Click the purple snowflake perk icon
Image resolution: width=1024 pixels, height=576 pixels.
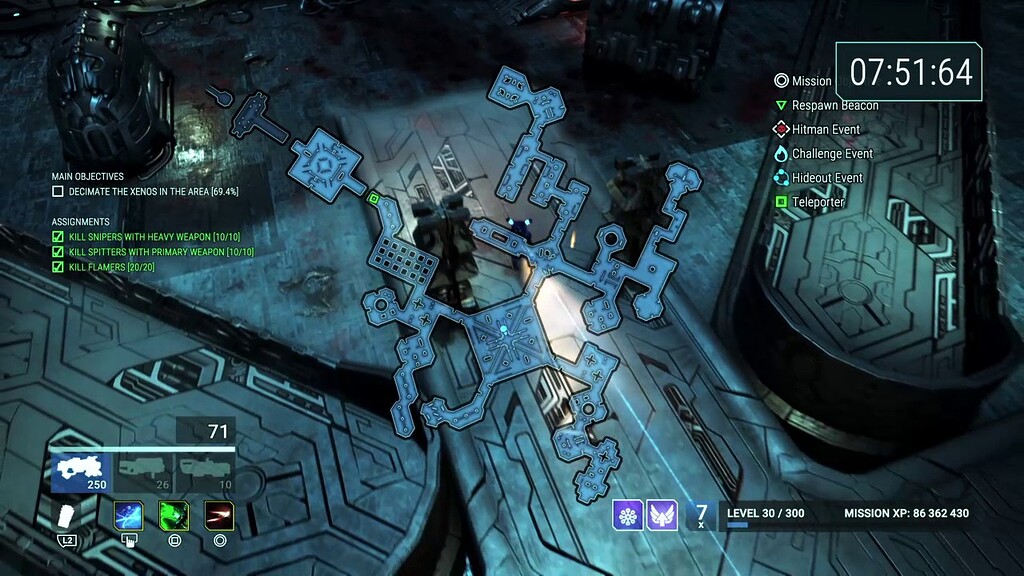[x=628, y=515]
